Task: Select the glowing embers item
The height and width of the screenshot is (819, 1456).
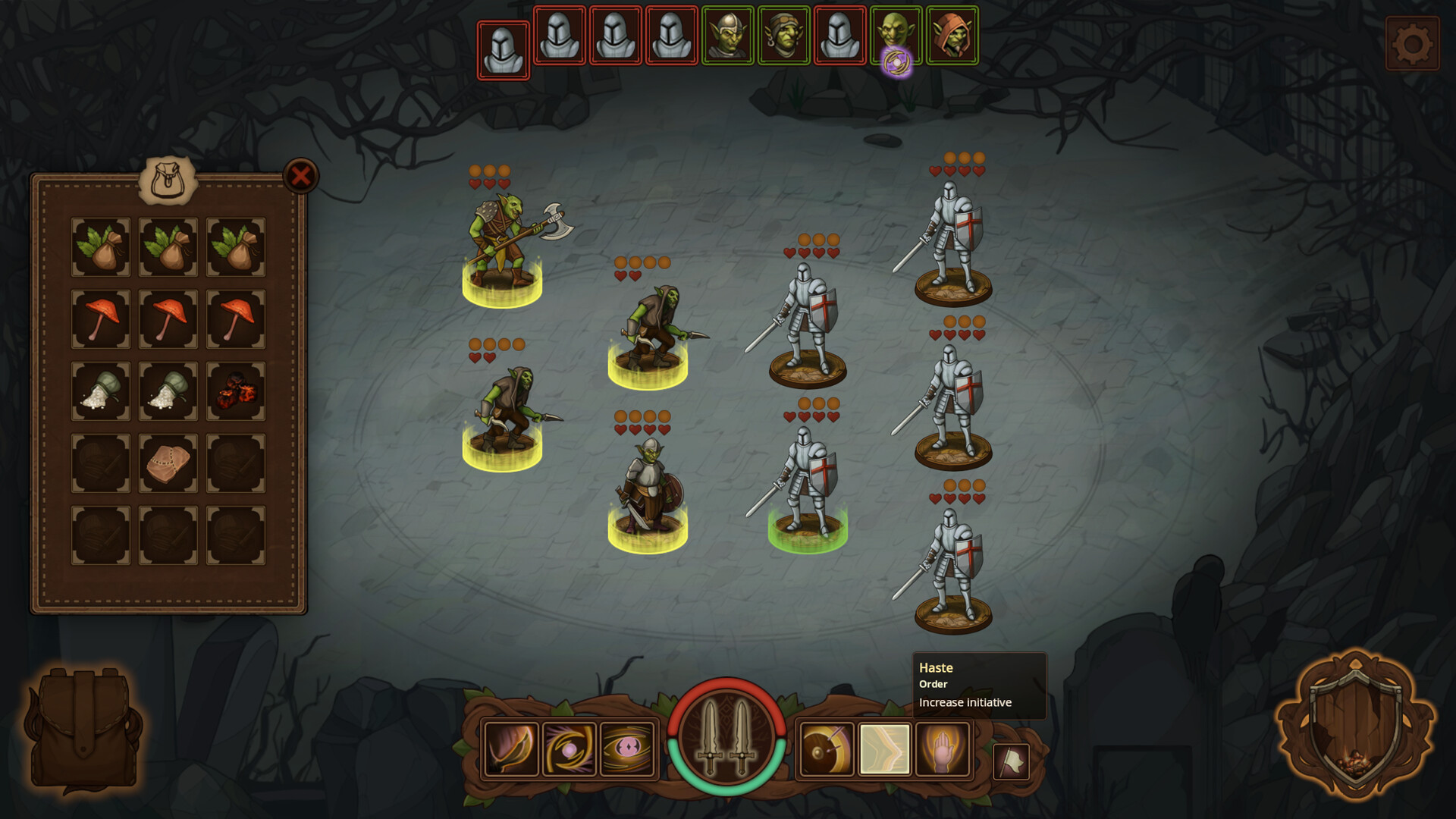Action: (x=235, y=392)
